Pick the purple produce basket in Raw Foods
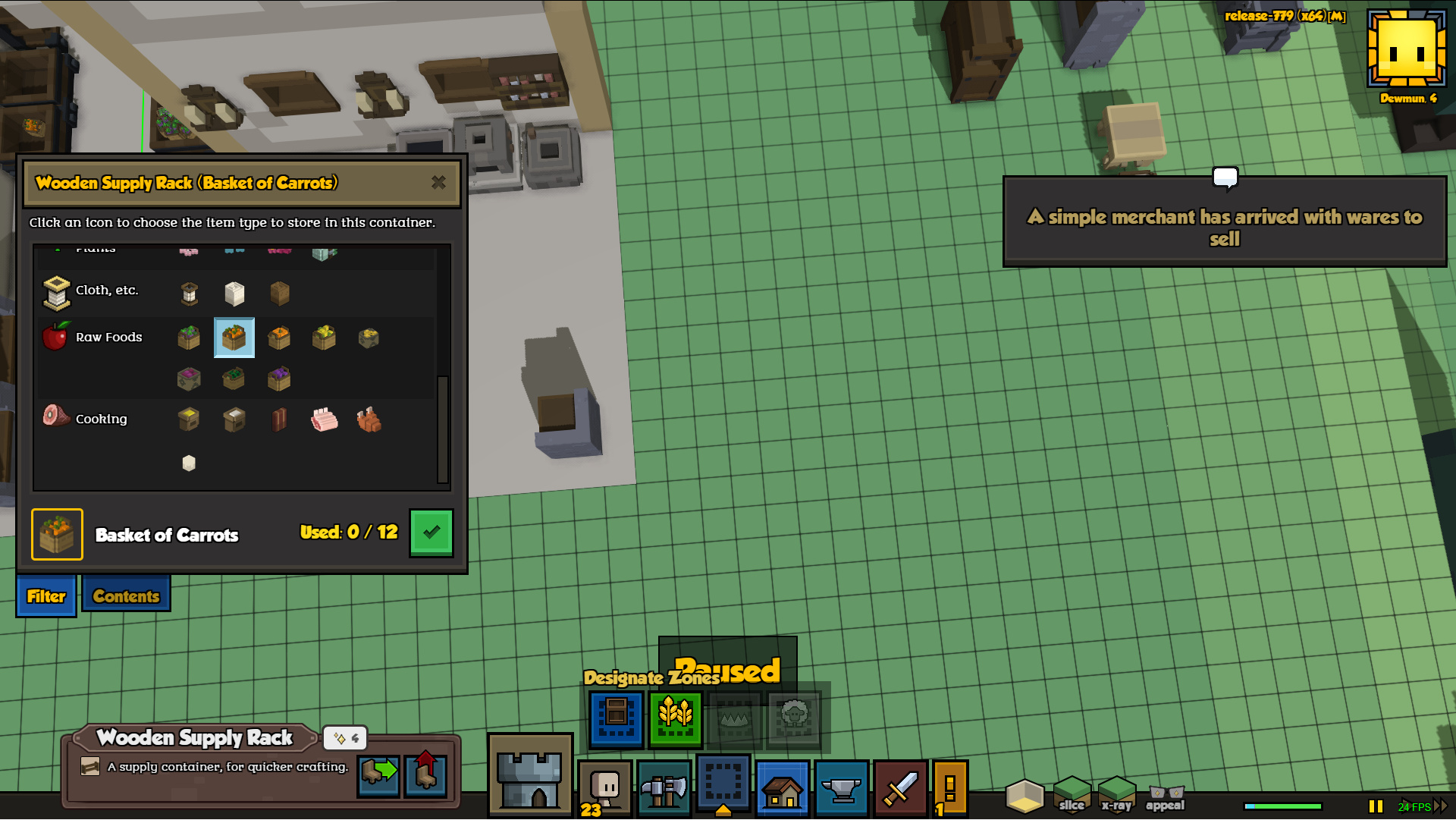Image resolution: width=1456 pixels, height=820 pixels. pyautogui.click(x=279, y=379)
